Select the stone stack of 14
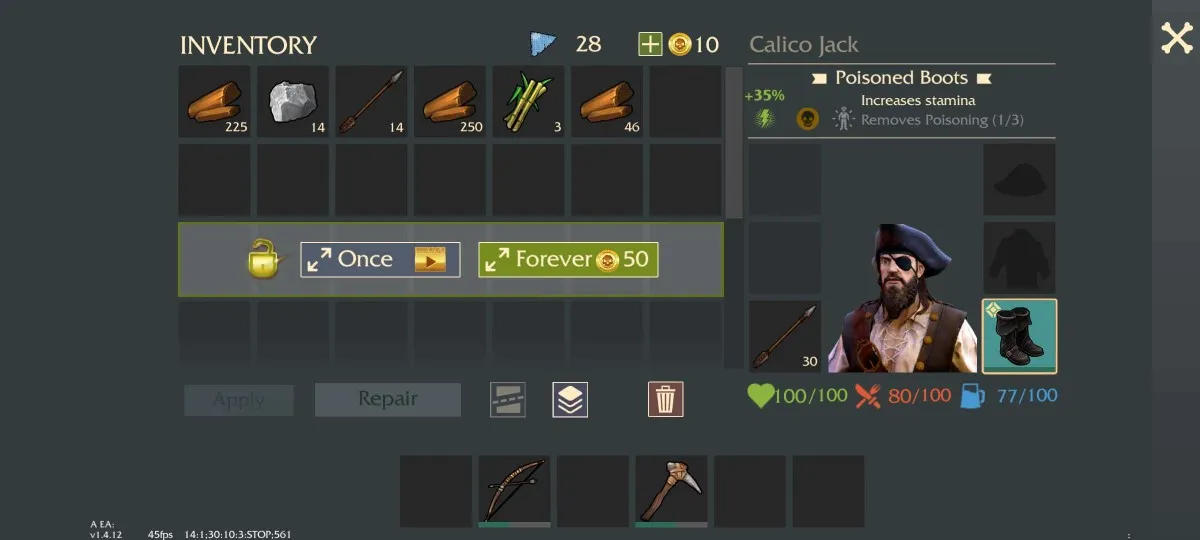Viewport: 1200px width, 540px height. pos(294,101)
